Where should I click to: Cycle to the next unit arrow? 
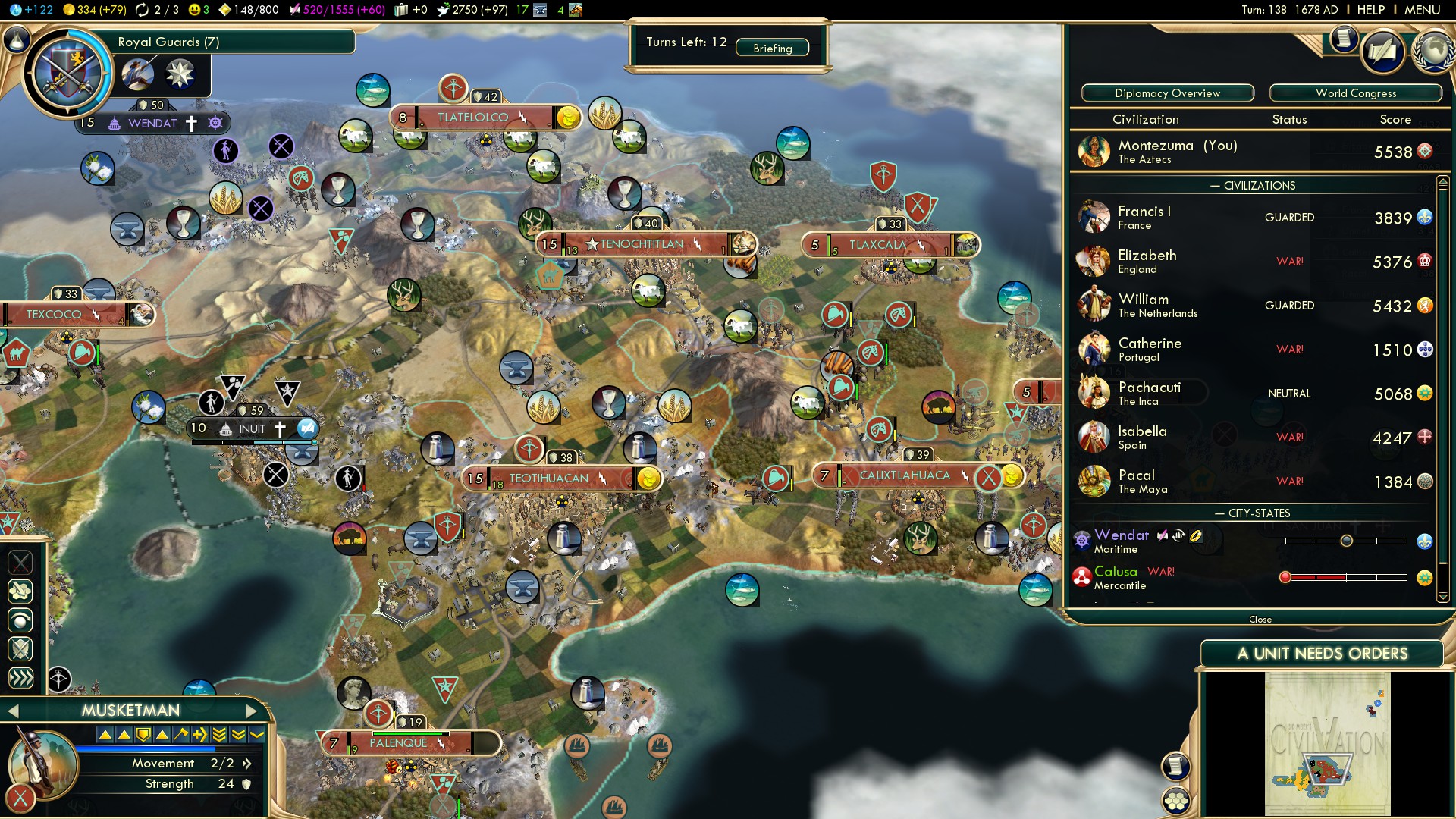[x=252, y=711]
